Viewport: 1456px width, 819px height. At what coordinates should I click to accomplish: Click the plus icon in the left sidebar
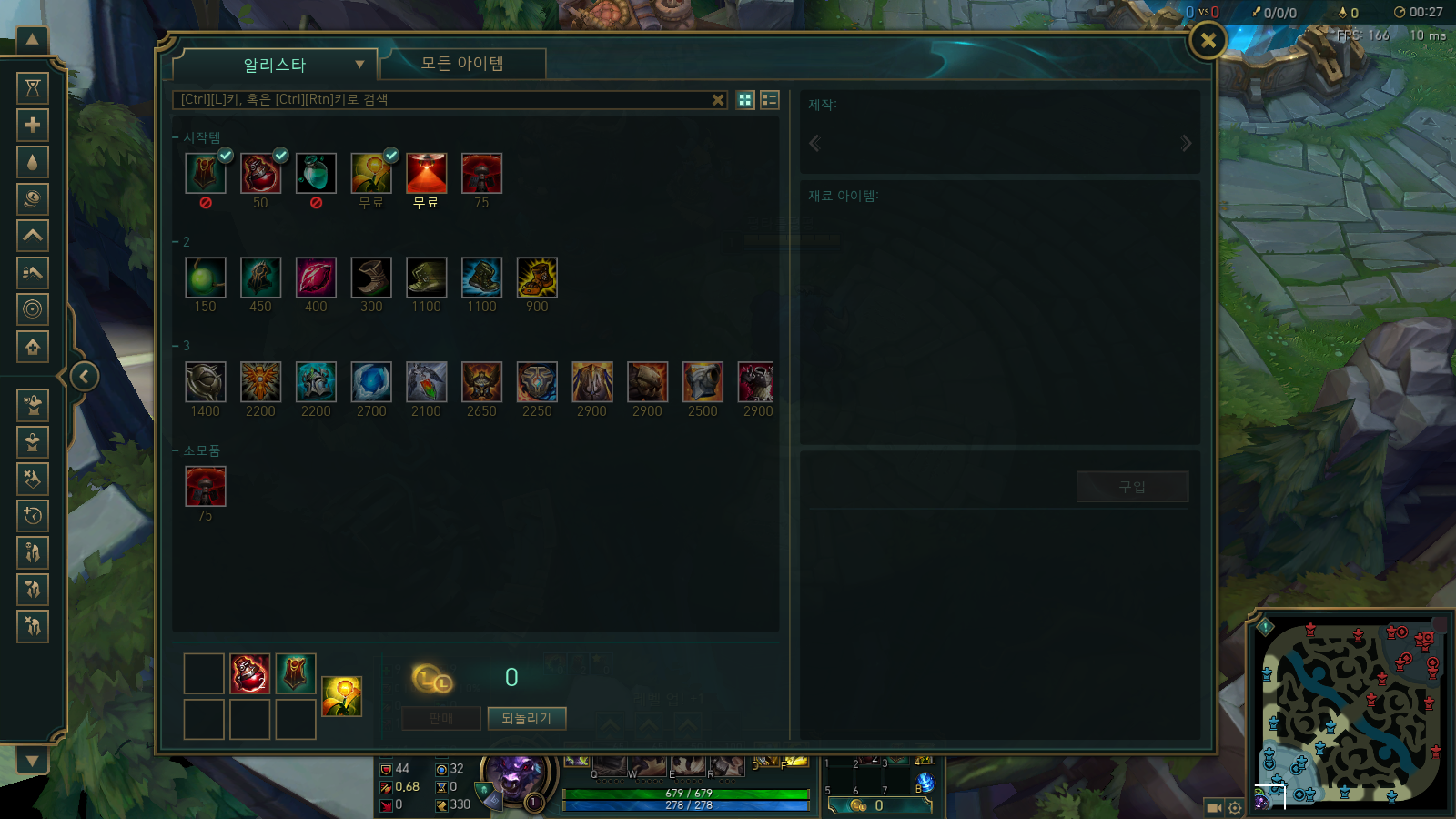coord(33,125)
